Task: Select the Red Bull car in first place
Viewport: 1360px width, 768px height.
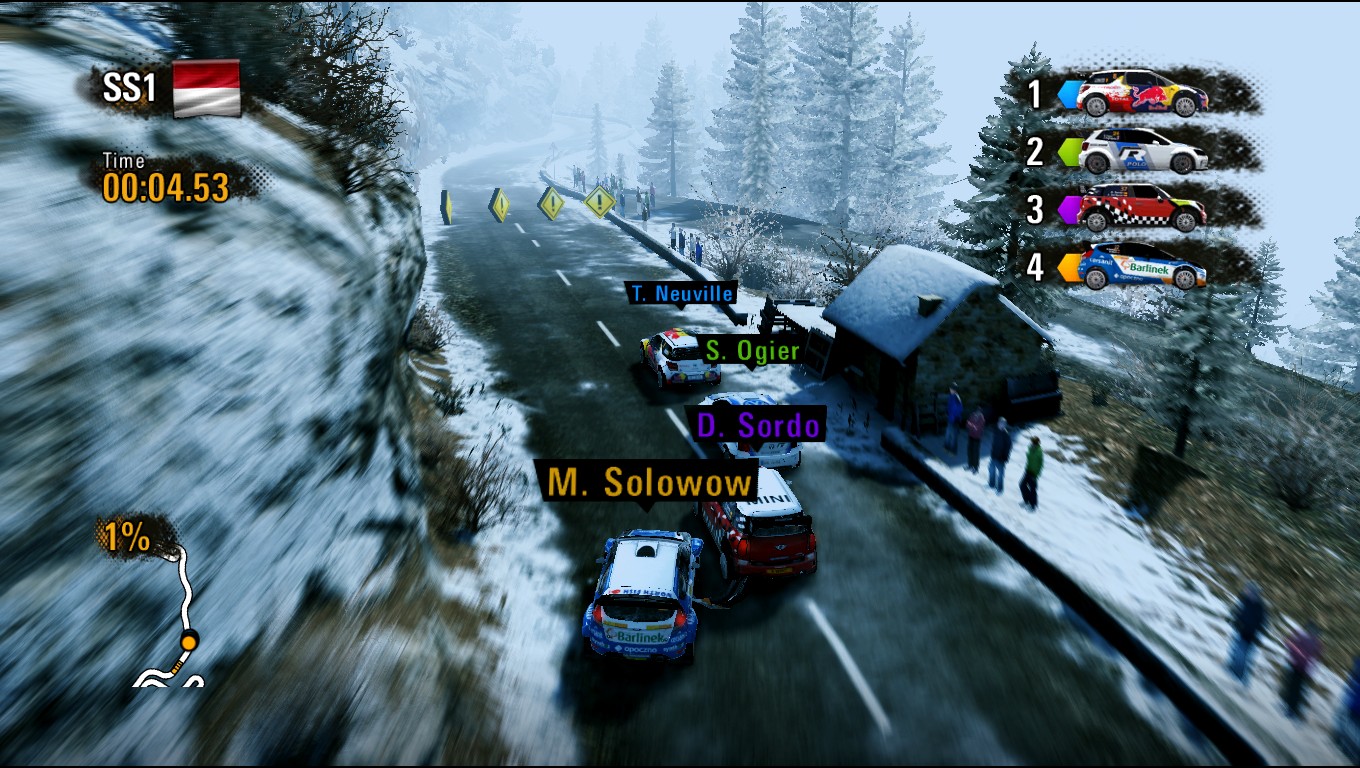Action: point(1142,93)
